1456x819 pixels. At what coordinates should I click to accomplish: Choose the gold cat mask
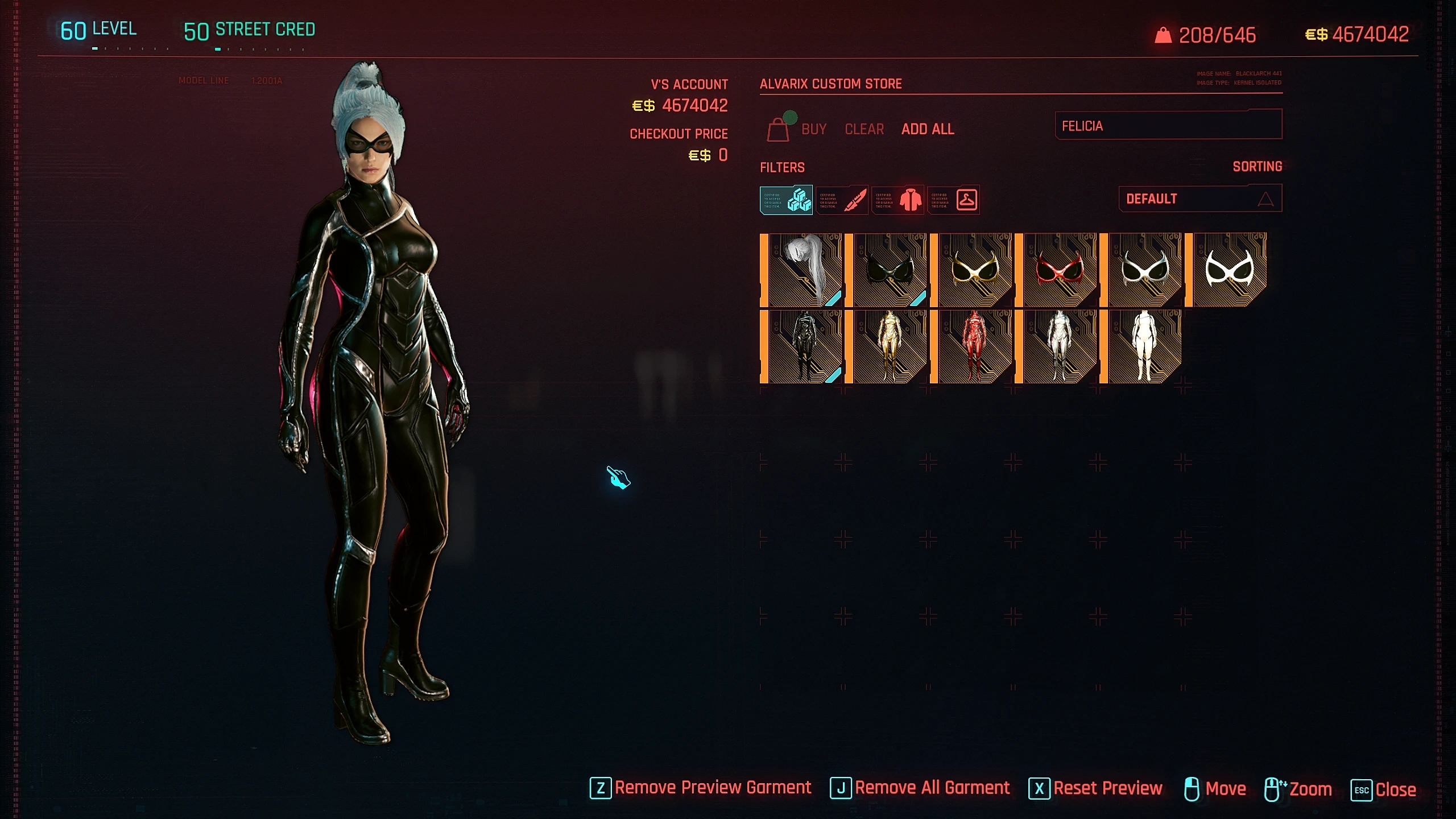coord(973,270)
